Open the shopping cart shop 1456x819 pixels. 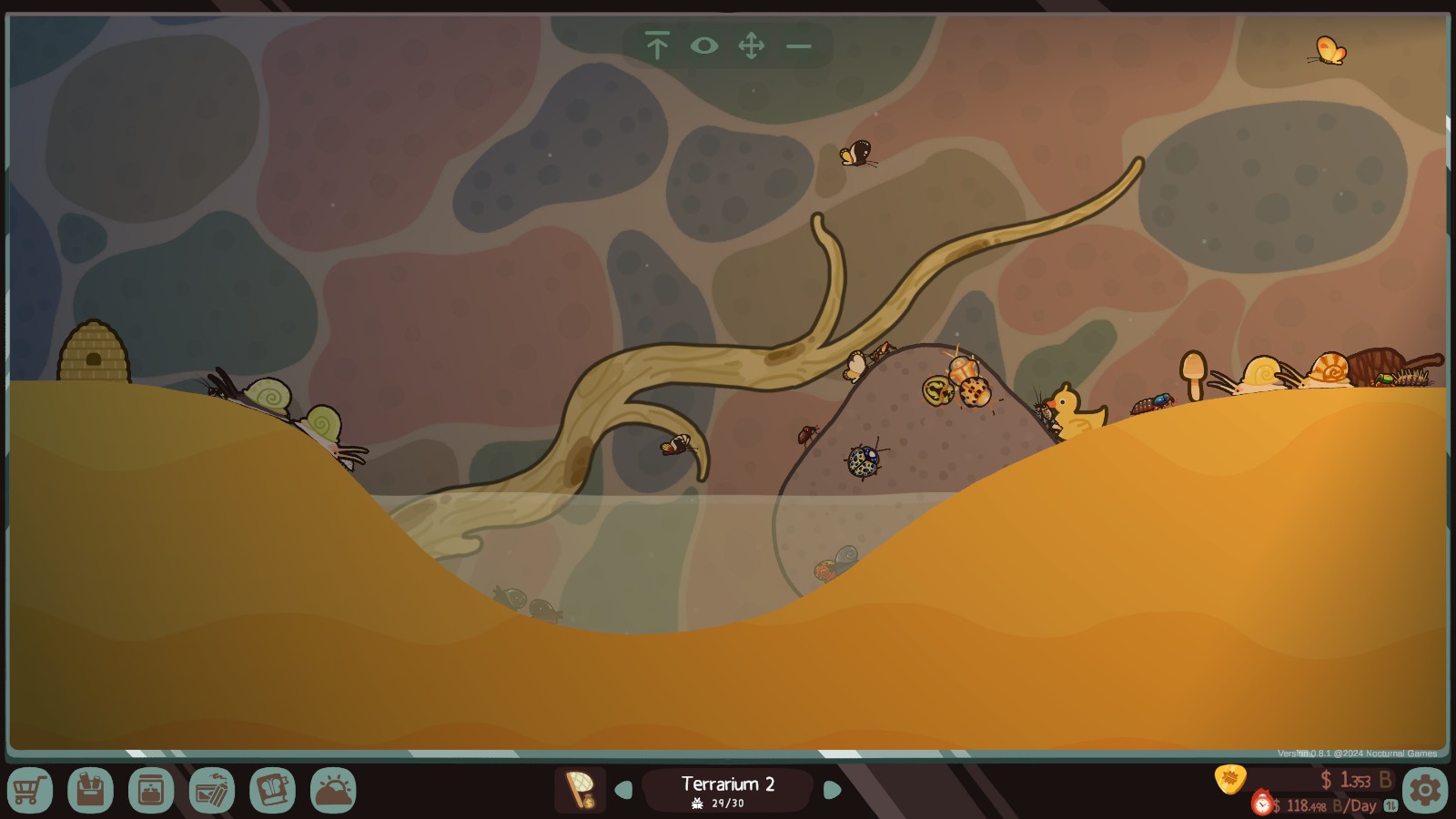pos(29,790)
